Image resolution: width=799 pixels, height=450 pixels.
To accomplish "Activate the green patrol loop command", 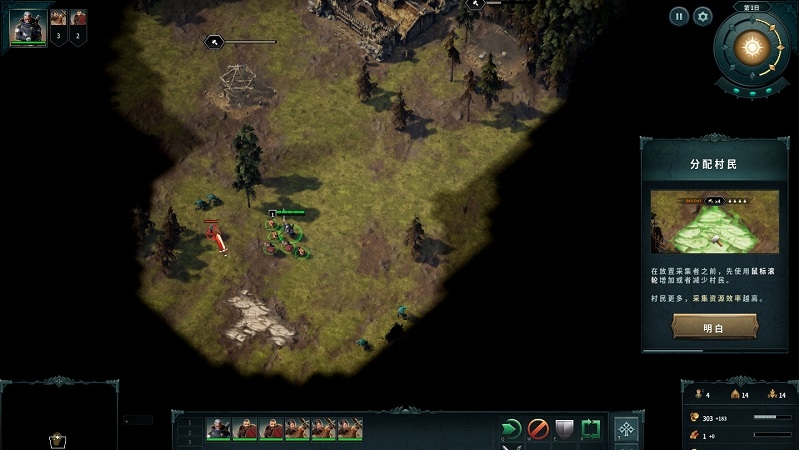I will point(591,429).
